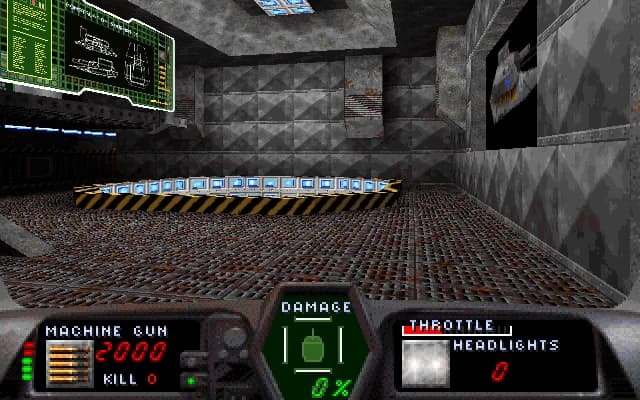The image size is (640, 400).
Task: Select the machine gun ammo belt icon
Action: [x=70, y=363]
